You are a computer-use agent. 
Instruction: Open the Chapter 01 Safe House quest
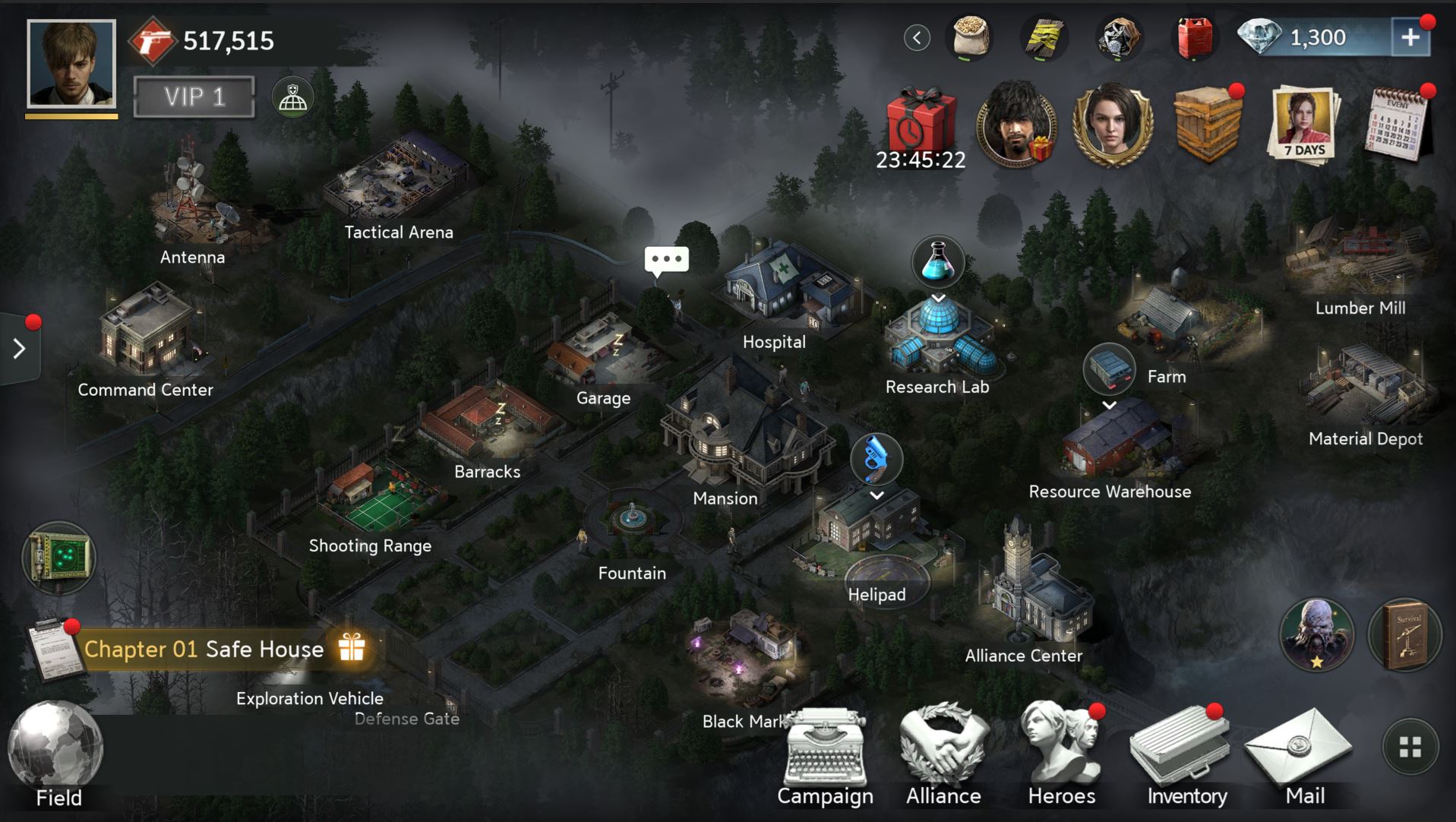205,650
